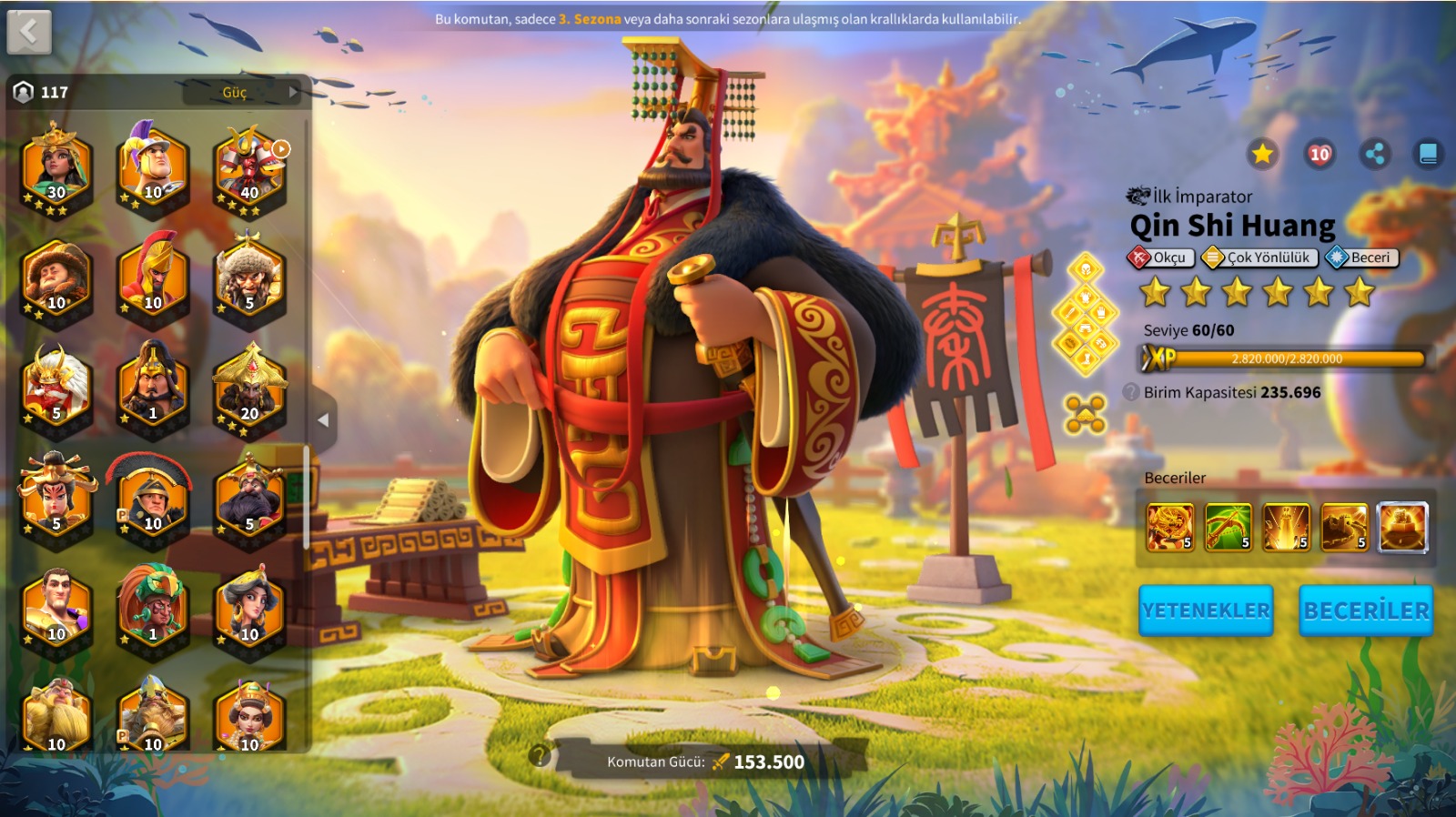Open the Güç sorting dropdown
The image size is (1456, 817).
[x=242, y=92]
